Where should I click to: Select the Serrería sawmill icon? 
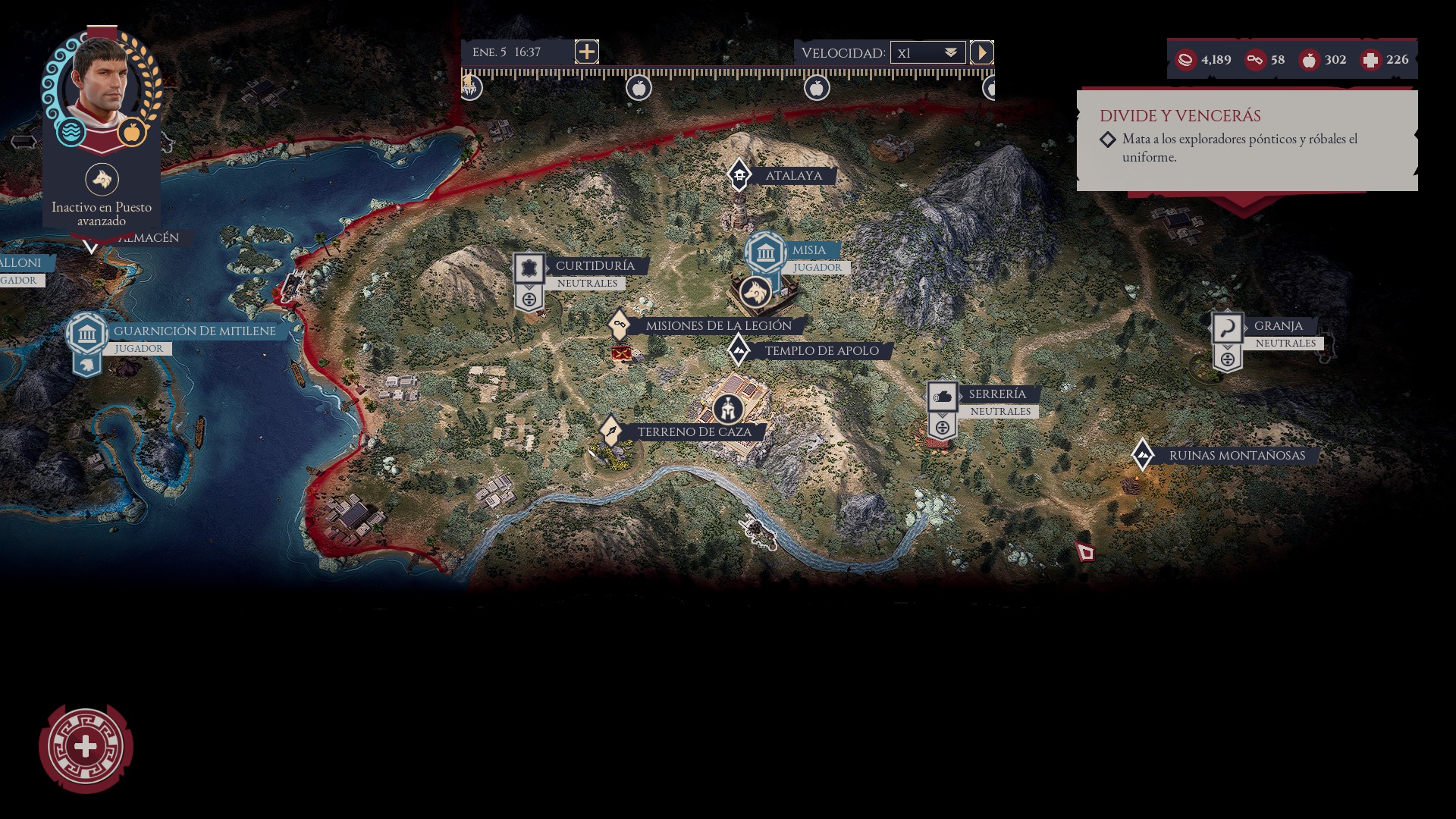pos(943,394)
